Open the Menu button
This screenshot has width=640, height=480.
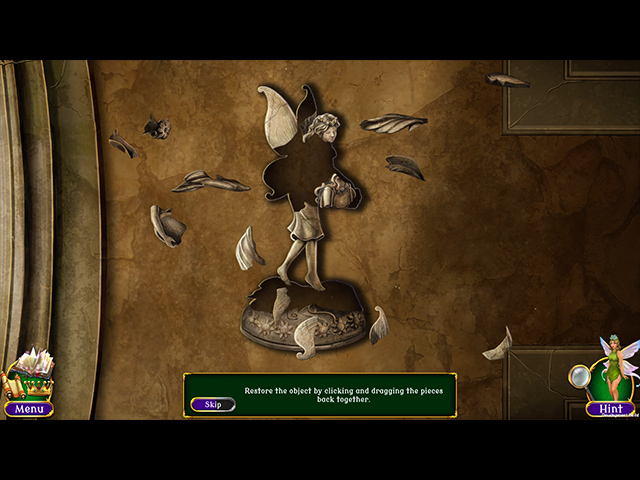coord(29,408)
